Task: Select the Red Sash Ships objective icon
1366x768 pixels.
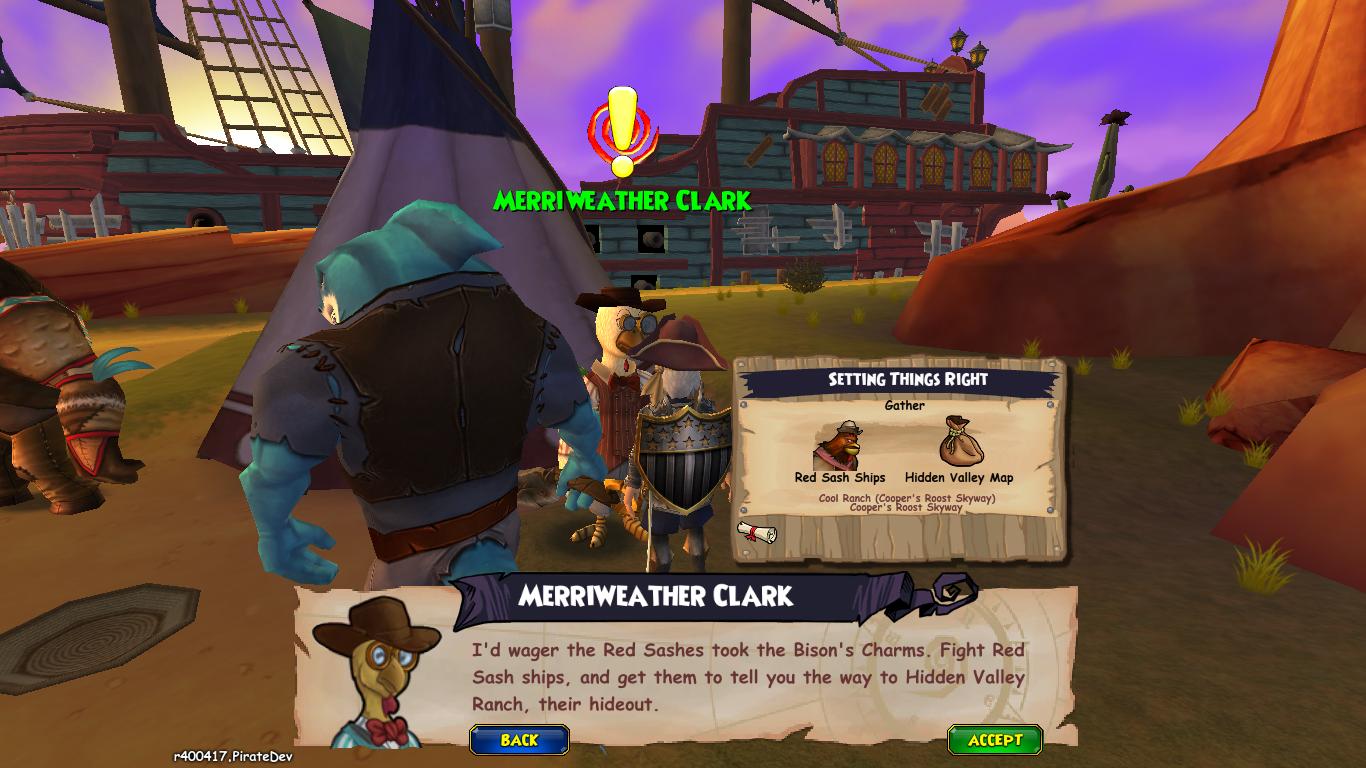Action: point(839,445)
